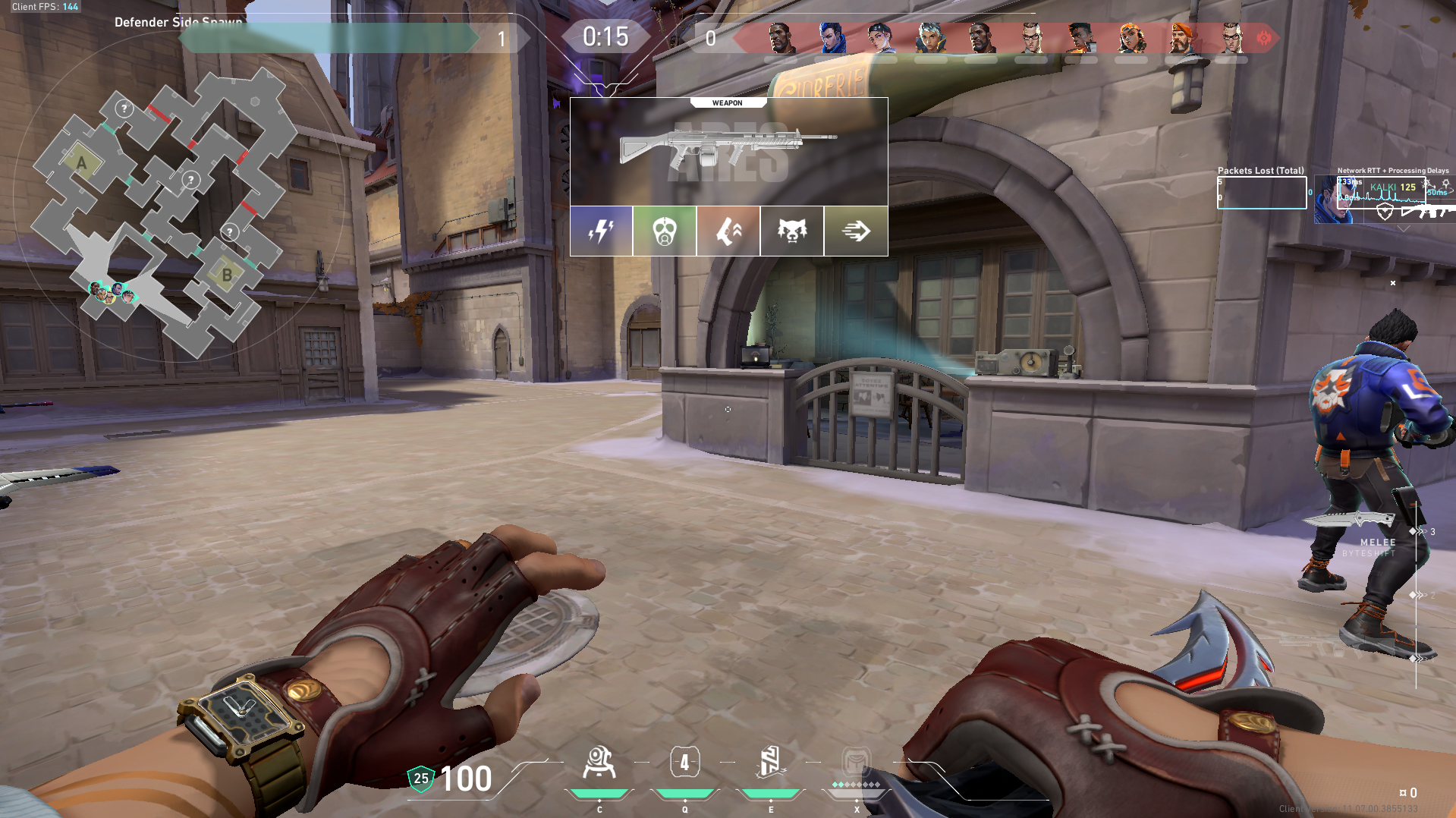Select the pistol upgrade tile

728,231
